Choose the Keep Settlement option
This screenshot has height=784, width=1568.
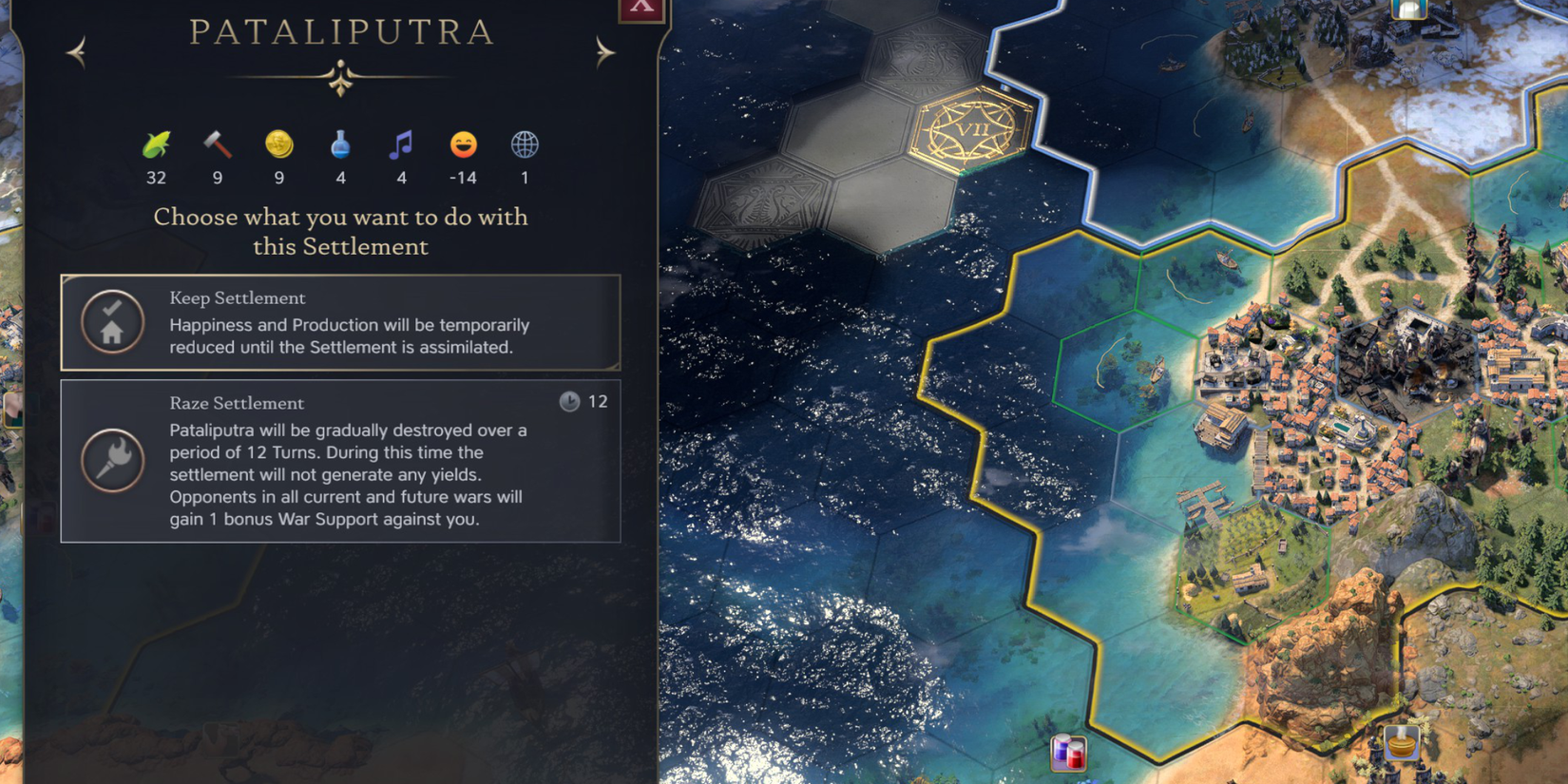339,323
